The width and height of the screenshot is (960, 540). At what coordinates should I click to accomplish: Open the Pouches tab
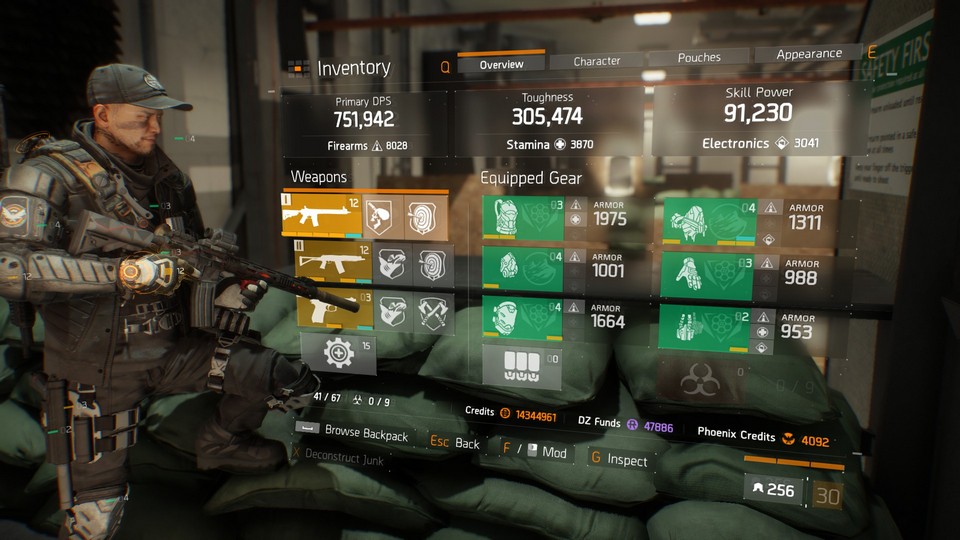(x=699, y=58)
